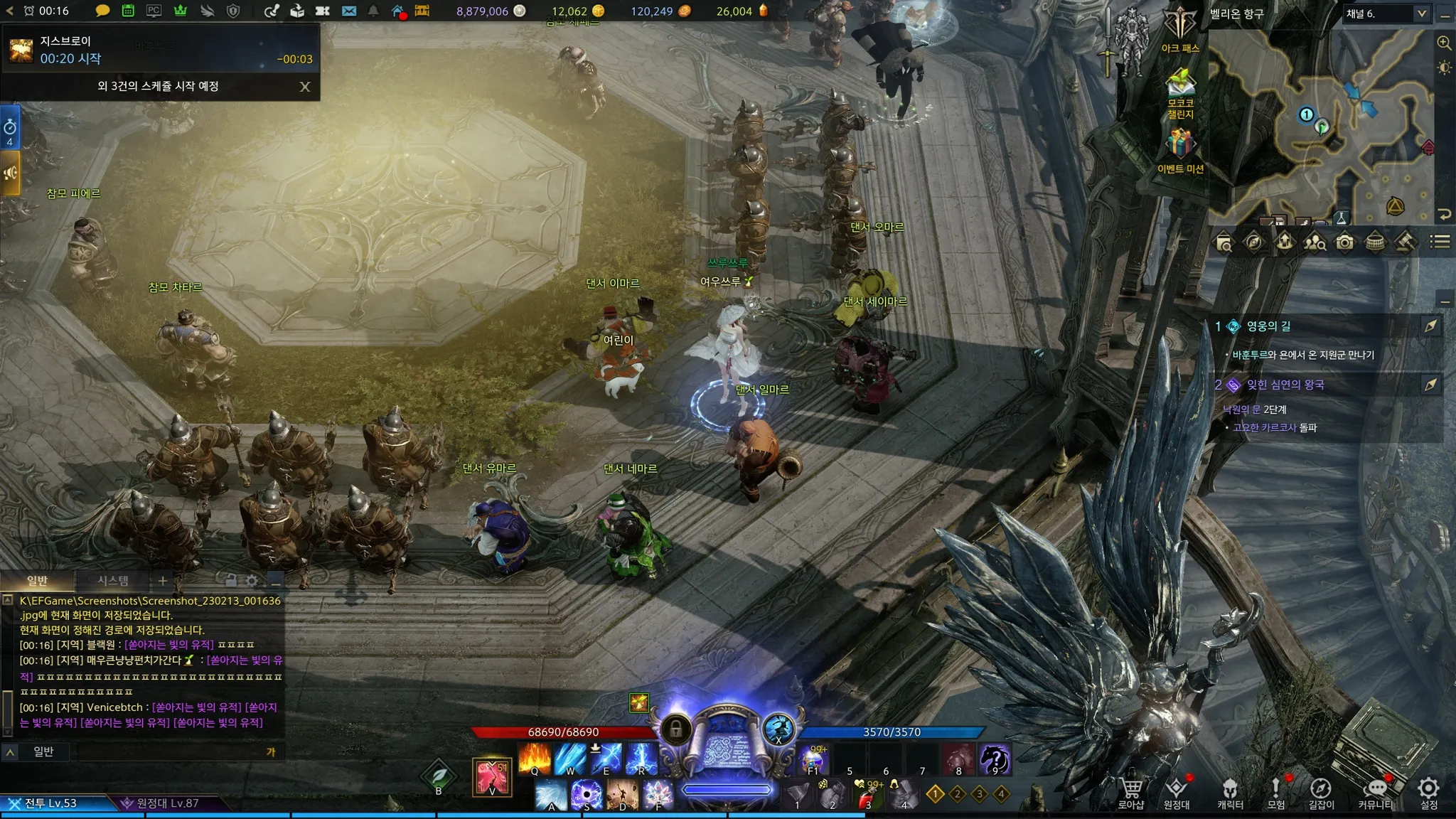1456x819 pixels.
Task: Open the 로아샵 shop cart
Action: (1130, 792)
